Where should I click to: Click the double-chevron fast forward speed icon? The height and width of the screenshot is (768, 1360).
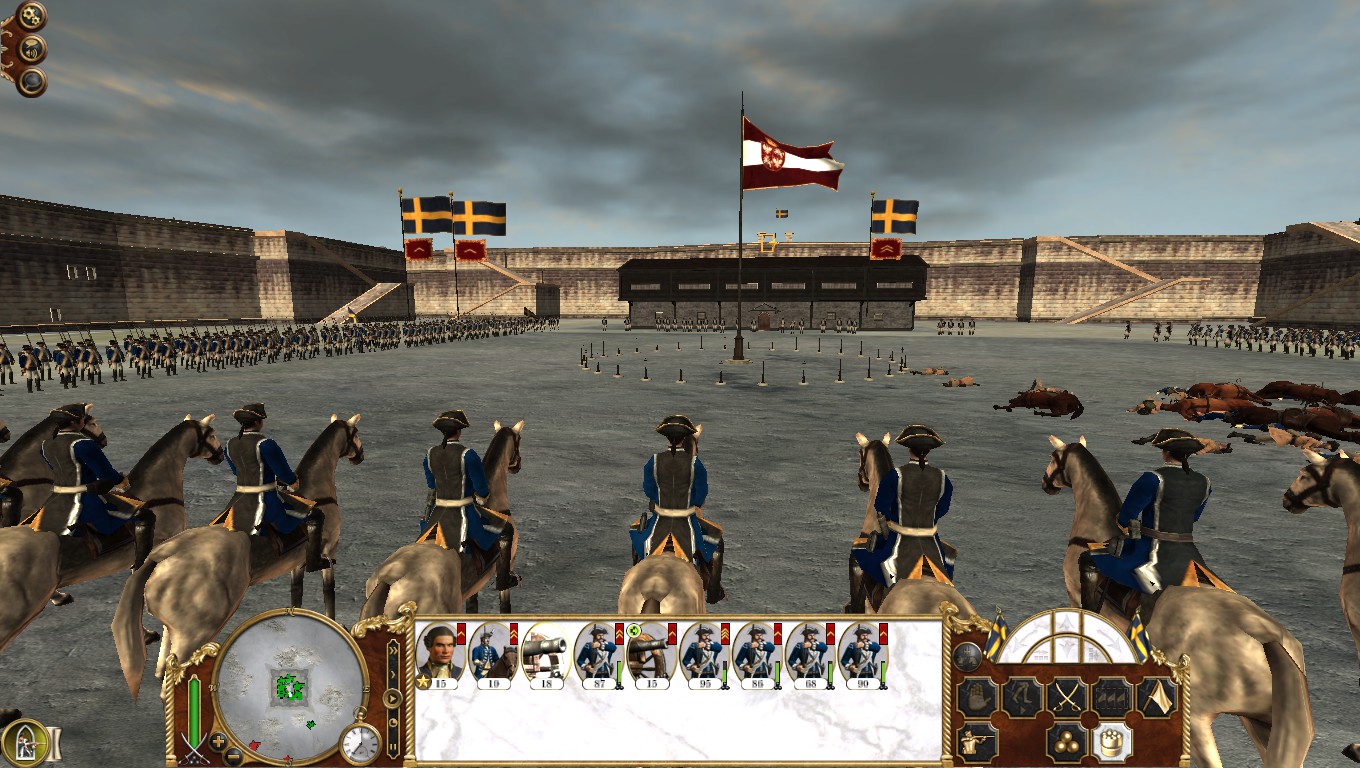coord(393,650)
